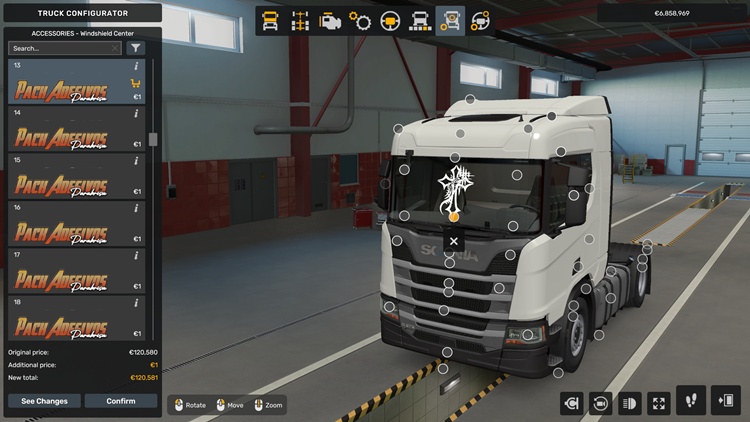This screenshot has width=750, height=422.
Task: Exit the truck configurator
Action: click(724, 401)
